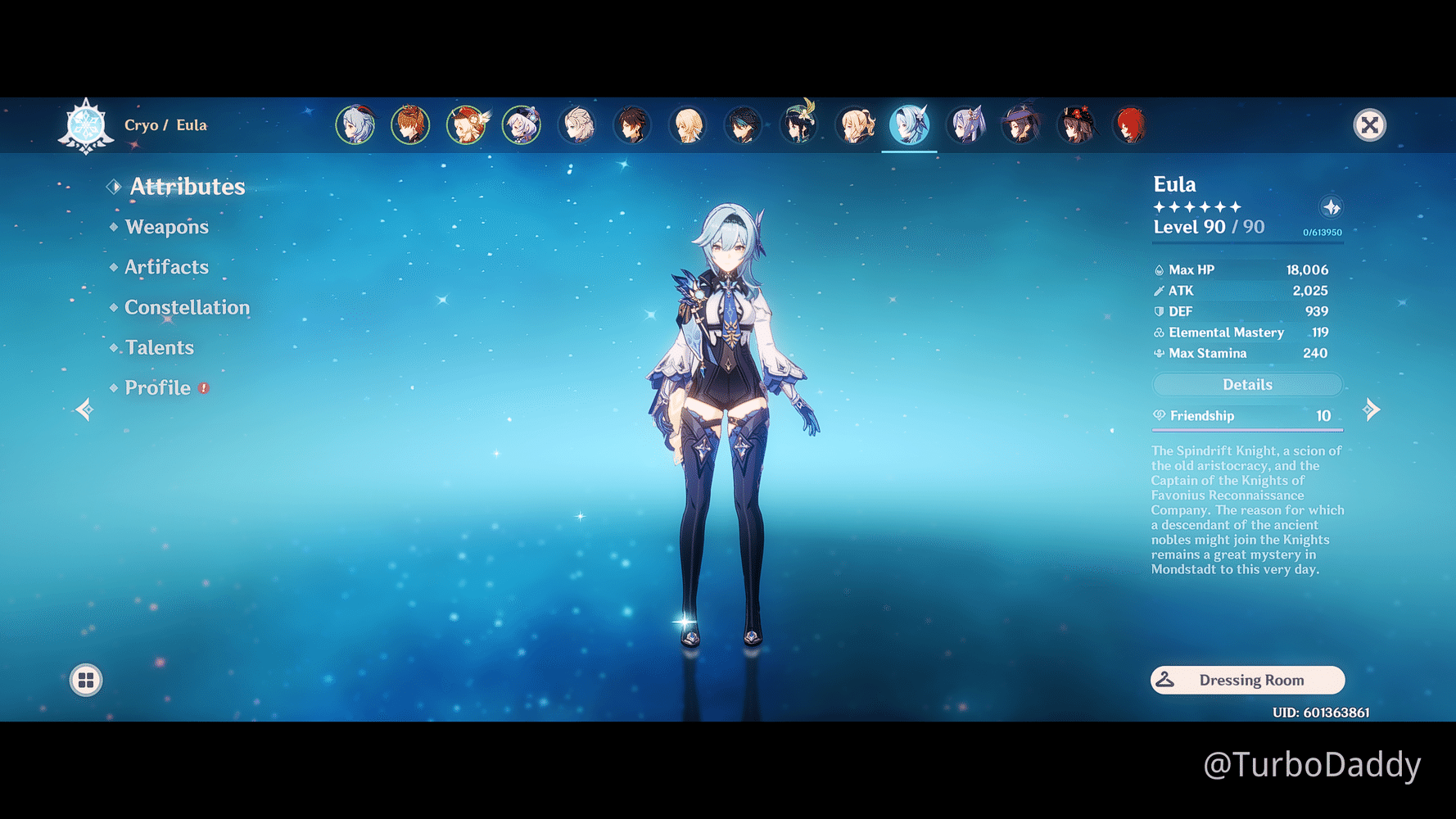Click the left arrow for previous character

[x=84, y=409]
